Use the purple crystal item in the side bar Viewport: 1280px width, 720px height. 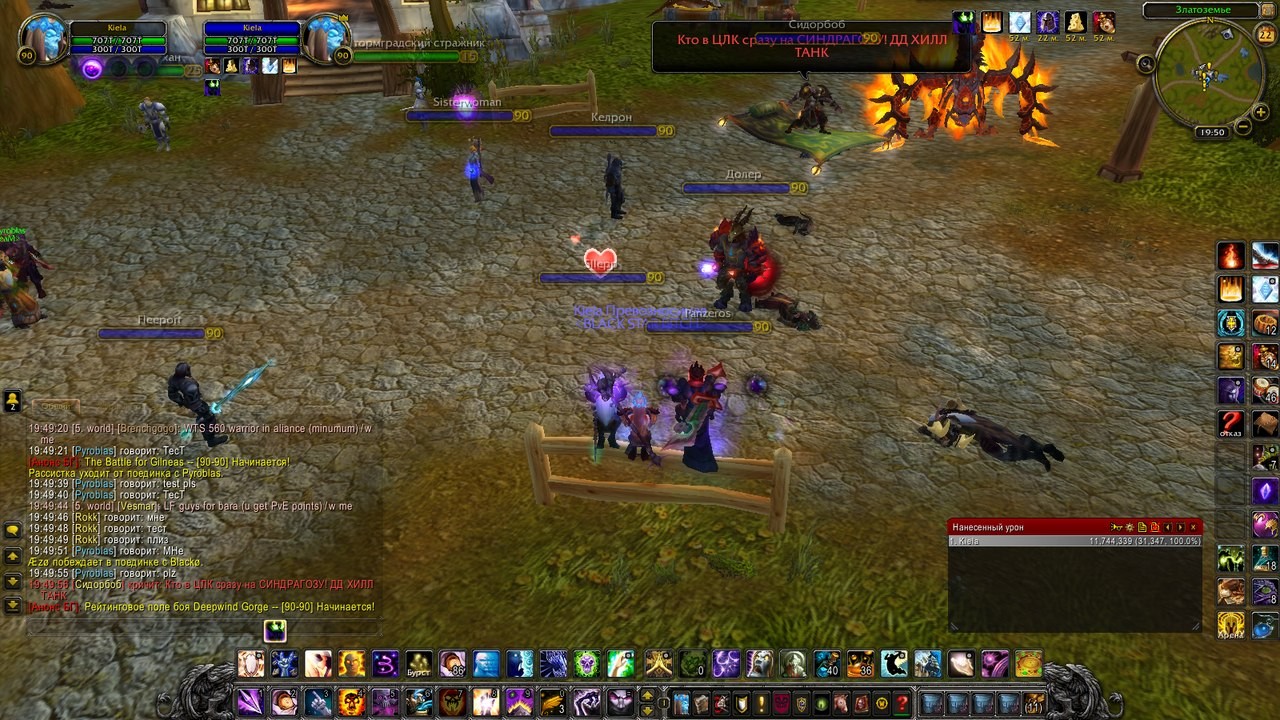click(1265, 491)
